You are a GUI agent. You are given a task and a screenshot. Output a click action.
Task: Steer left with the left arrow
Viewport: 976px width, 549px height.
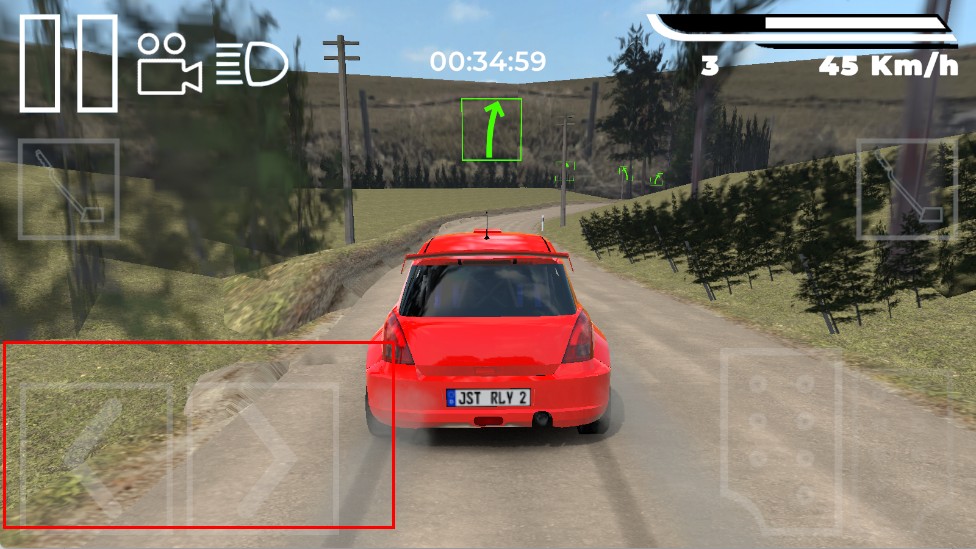(96, 453)
